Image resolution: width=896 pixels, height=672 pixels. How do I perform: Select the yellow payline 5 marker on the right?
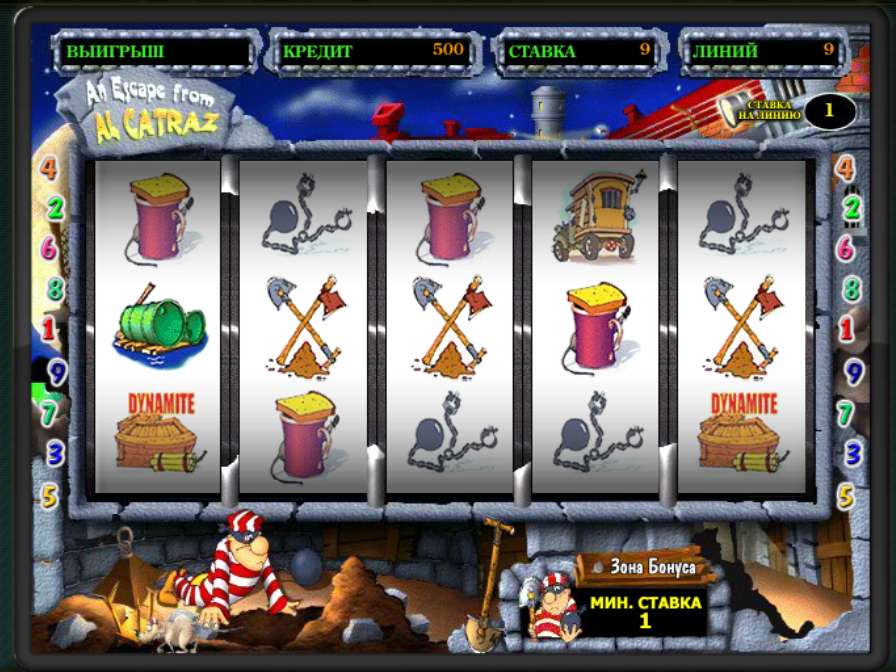(x=846, y=495)
